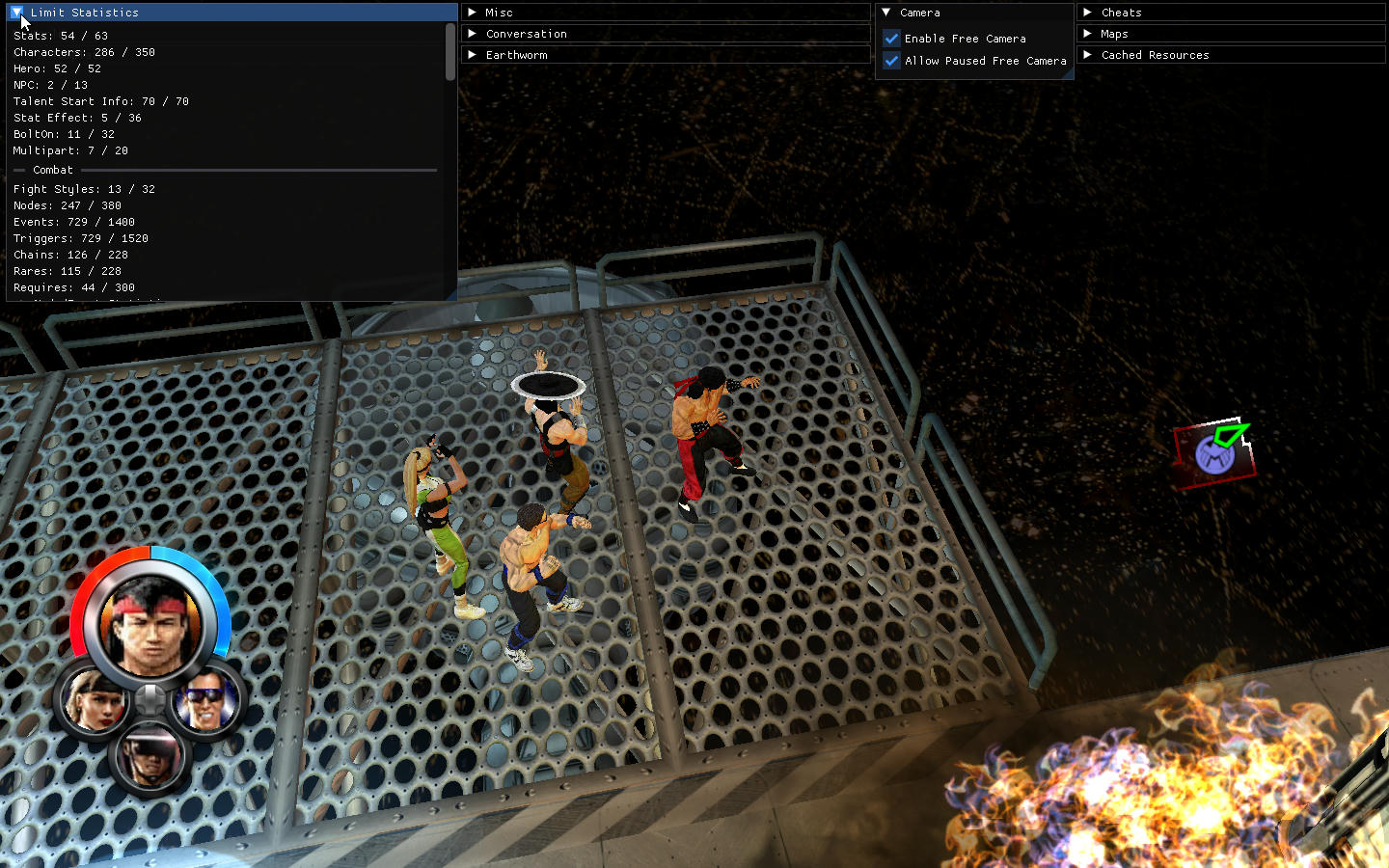This screenshot has height=868, width=1389.
Task: Expand Cached Resources section
Action: [1088, 55]
